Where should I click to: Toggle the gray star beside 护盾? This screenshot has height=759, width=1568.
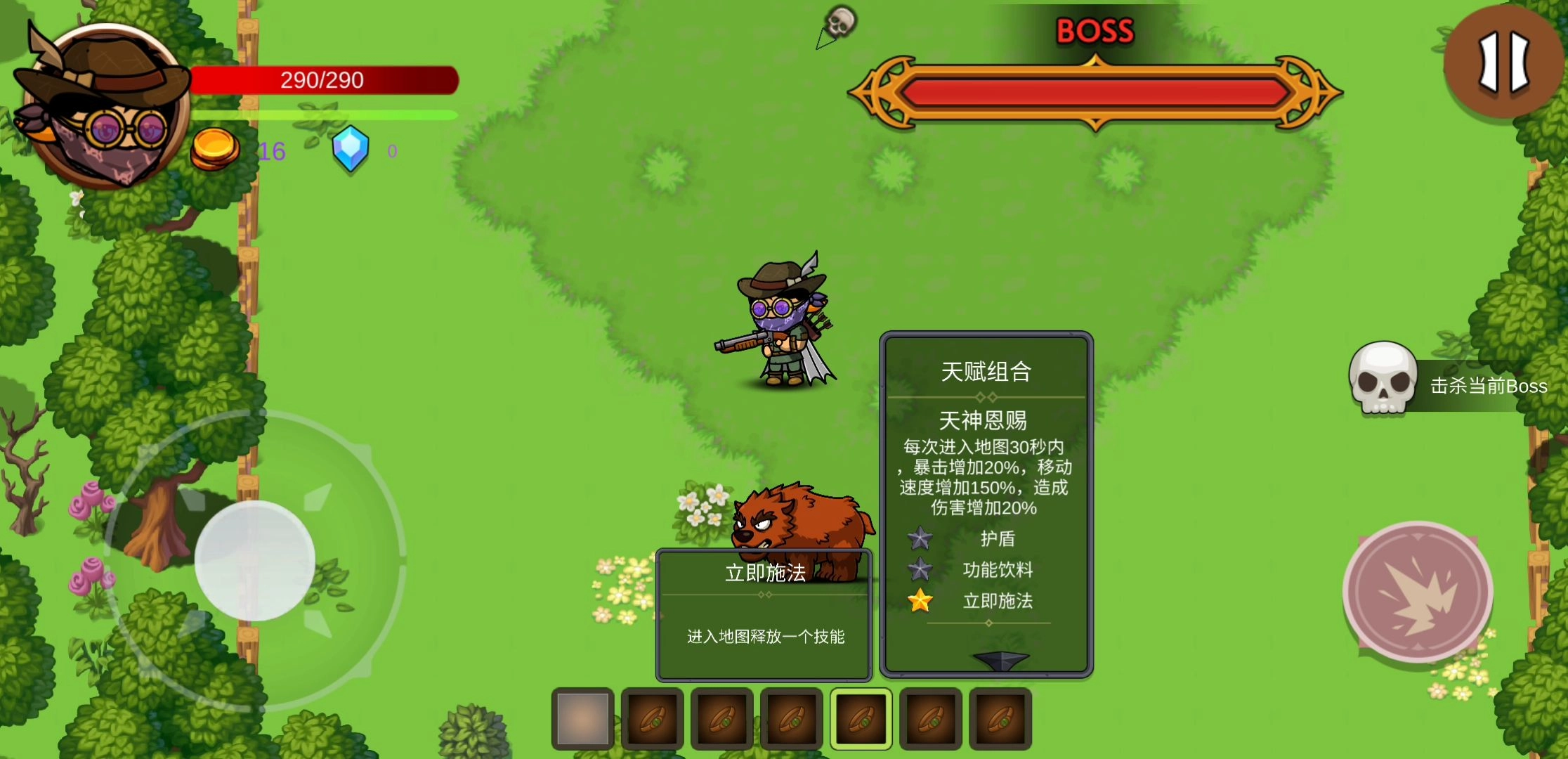(919, 538)
